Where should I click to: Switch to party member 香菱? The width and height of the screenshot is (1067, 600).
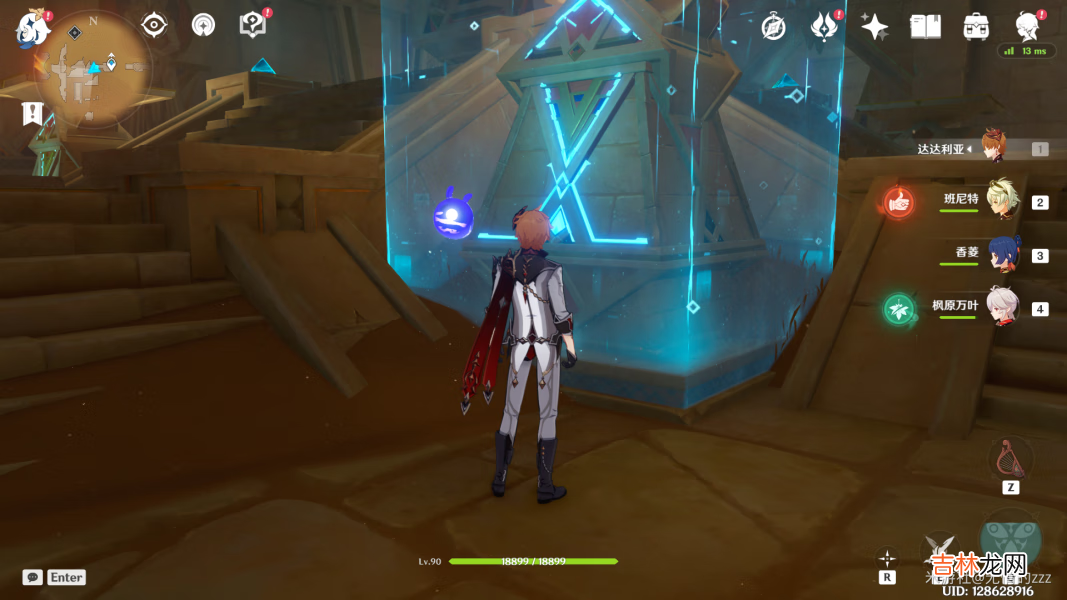(x=1003, y=254)
